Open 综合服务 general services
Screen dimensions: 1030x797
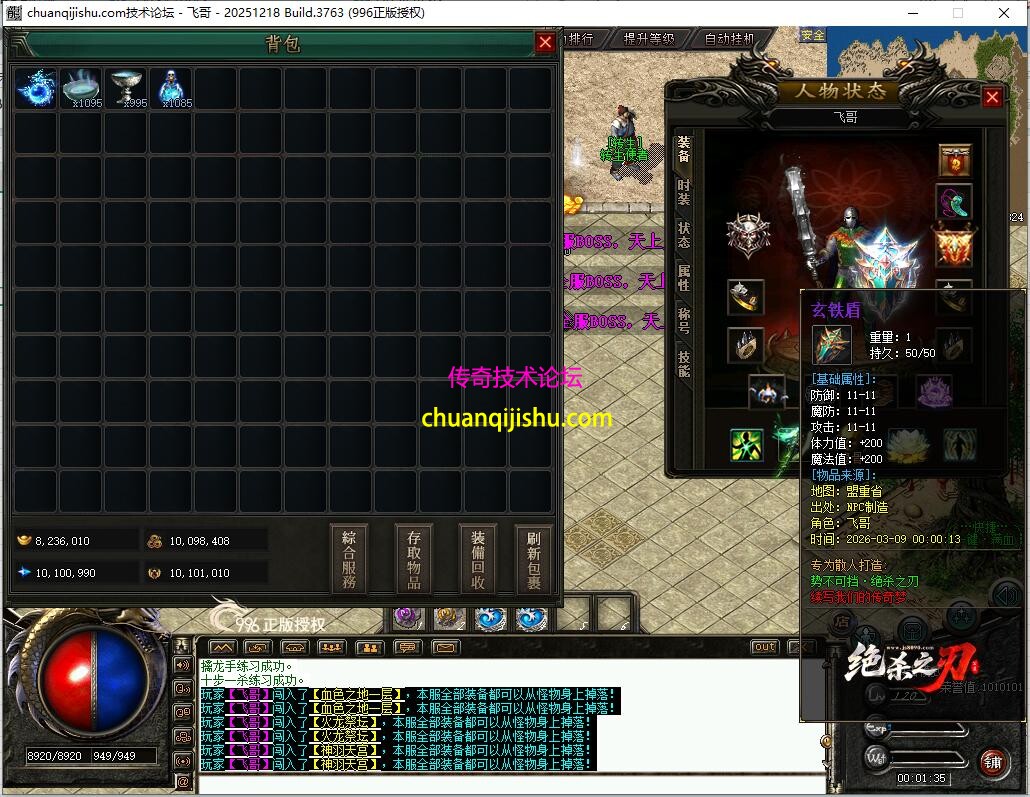coord(348,559)
